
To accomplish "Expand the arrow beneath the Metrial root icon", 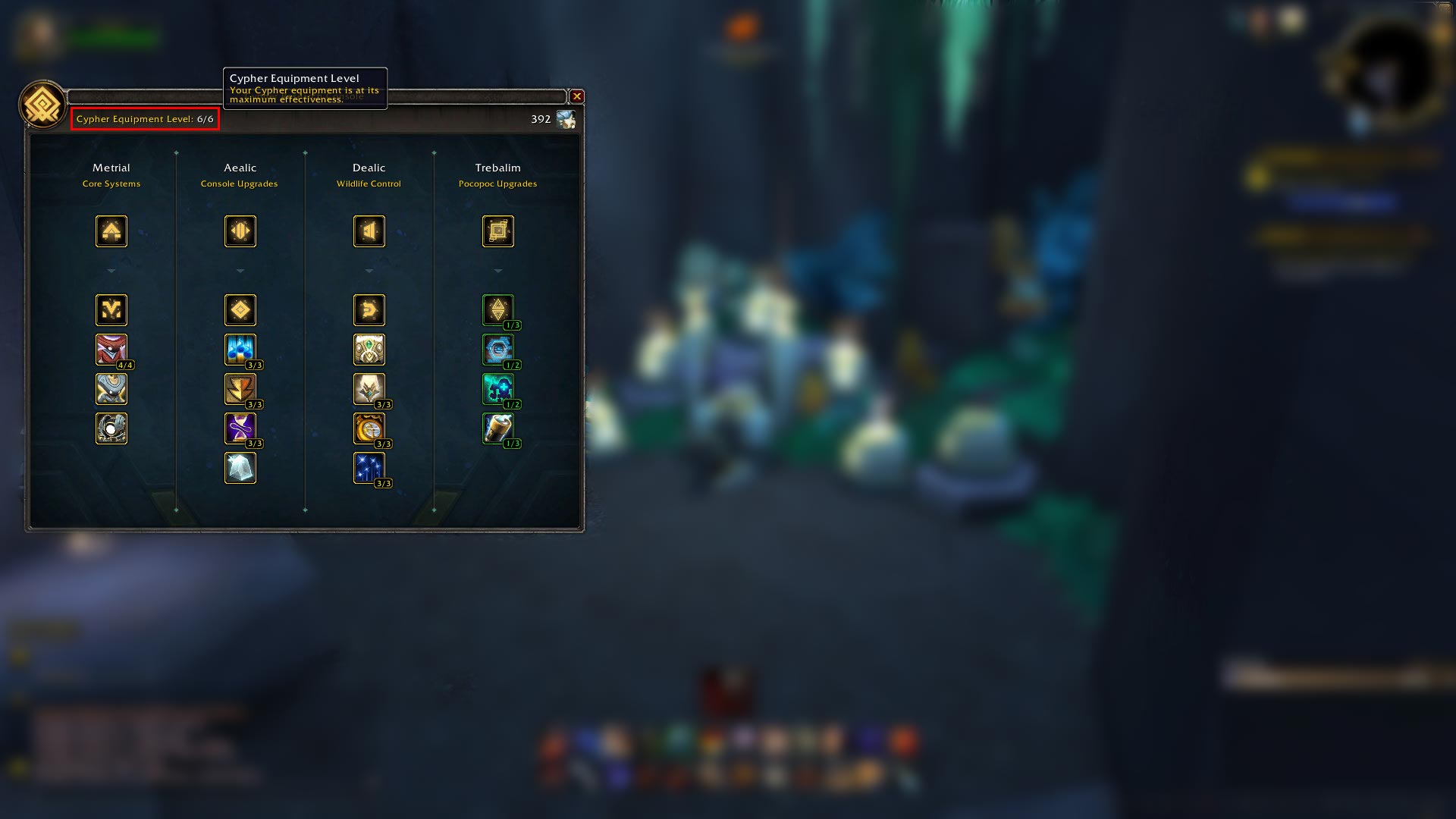I will 111,271.
